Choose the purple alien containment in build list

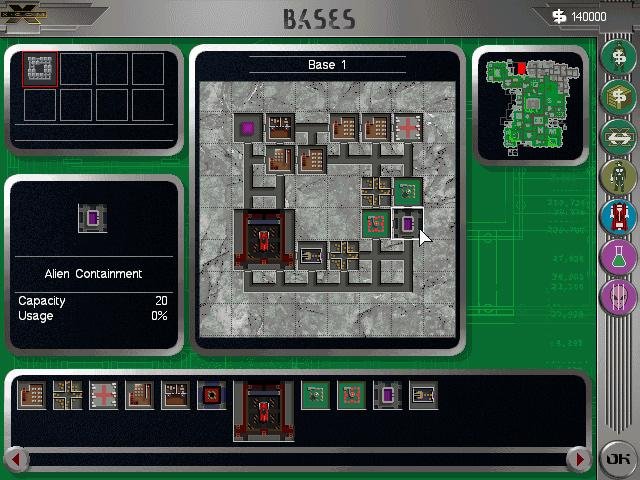click(387, 396)
